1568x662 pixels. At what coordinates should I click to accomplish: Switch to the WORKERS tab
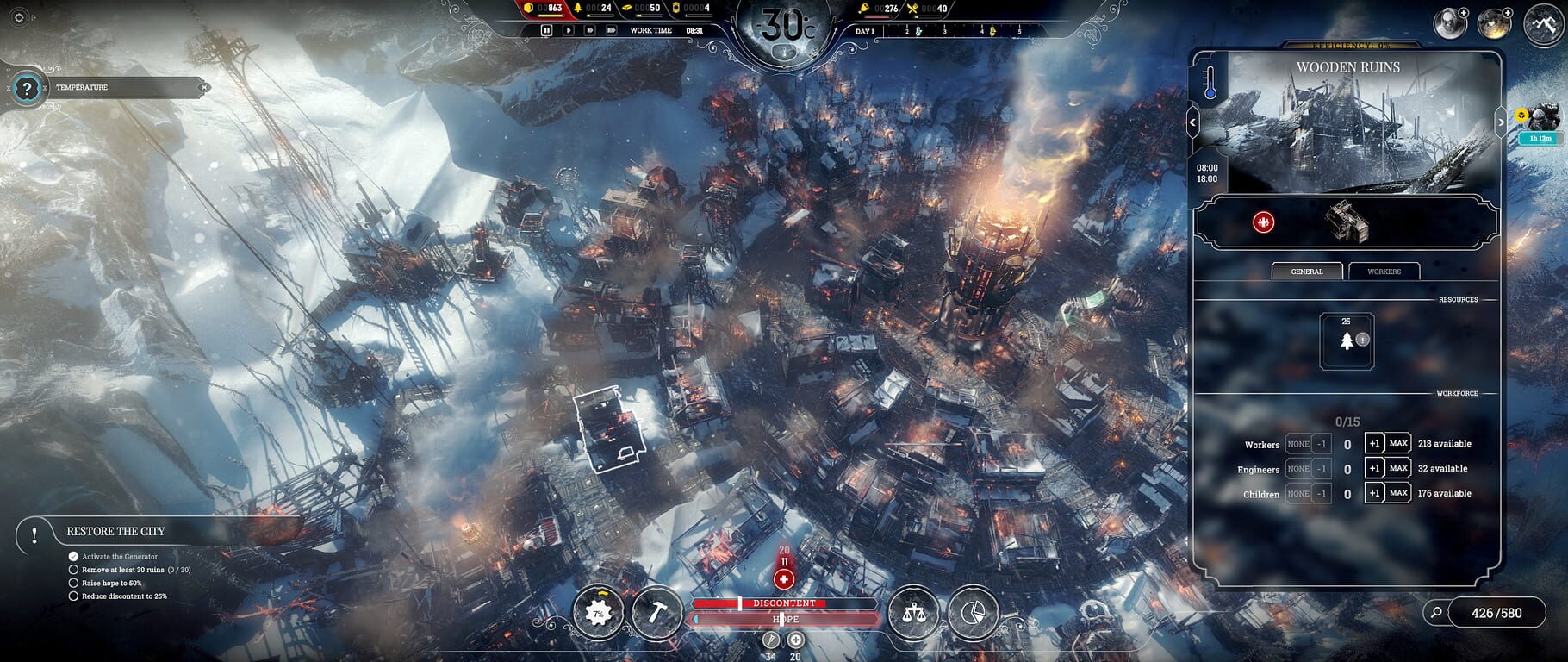pyautogui.click(x=1383, y=271)
